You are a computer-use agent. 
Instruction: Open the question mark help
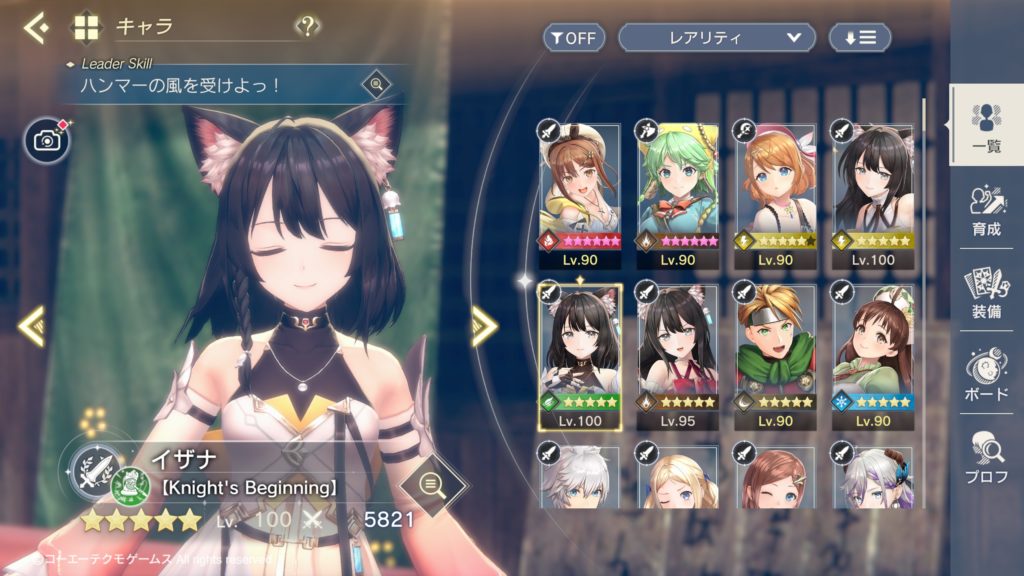click(x=308, y=27)
